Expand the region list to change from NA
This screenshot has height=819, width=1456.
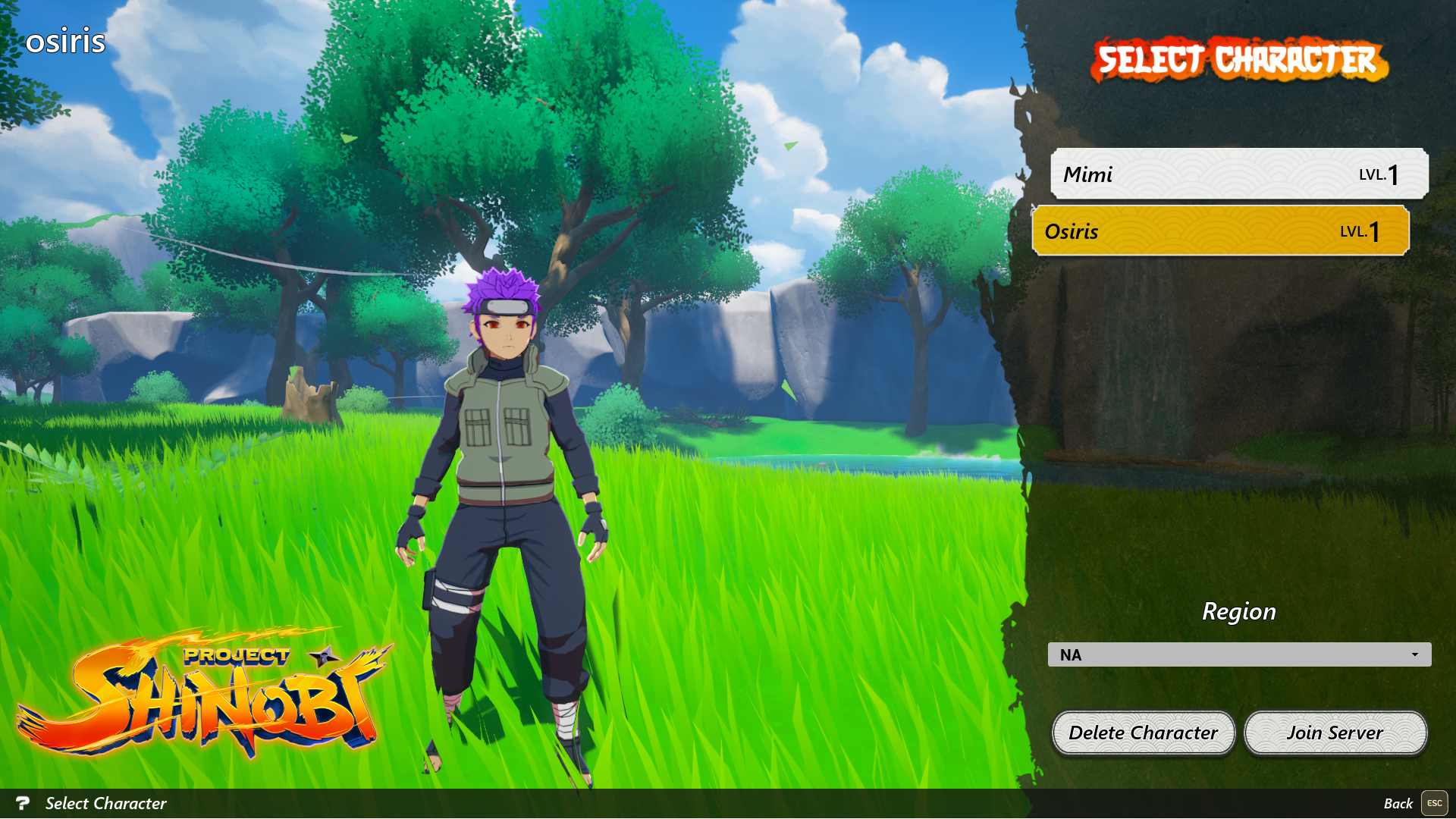coord(1239,654)
